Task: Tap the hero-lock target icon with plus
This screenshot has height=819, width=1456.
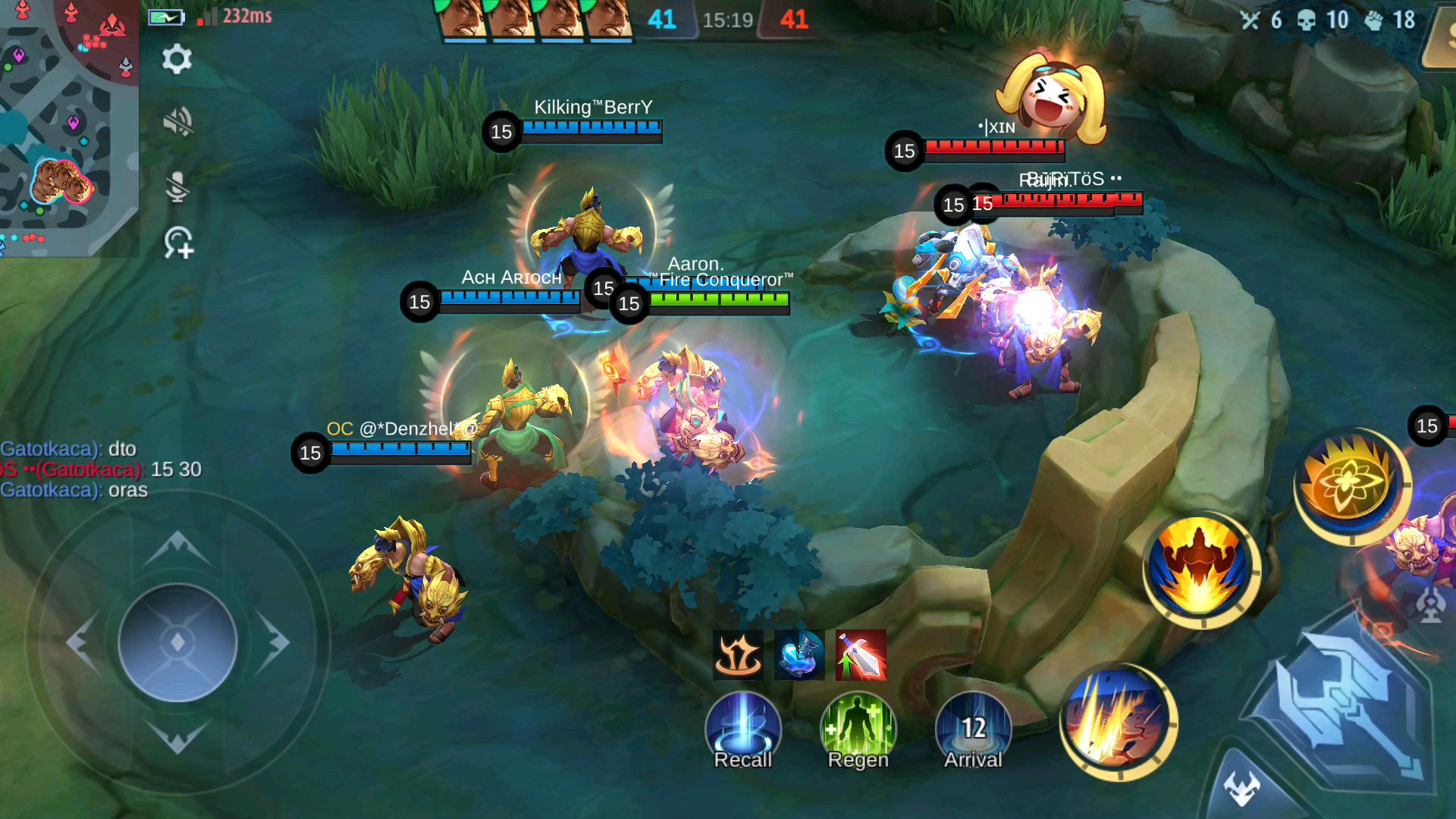Action: click(179, 243)
